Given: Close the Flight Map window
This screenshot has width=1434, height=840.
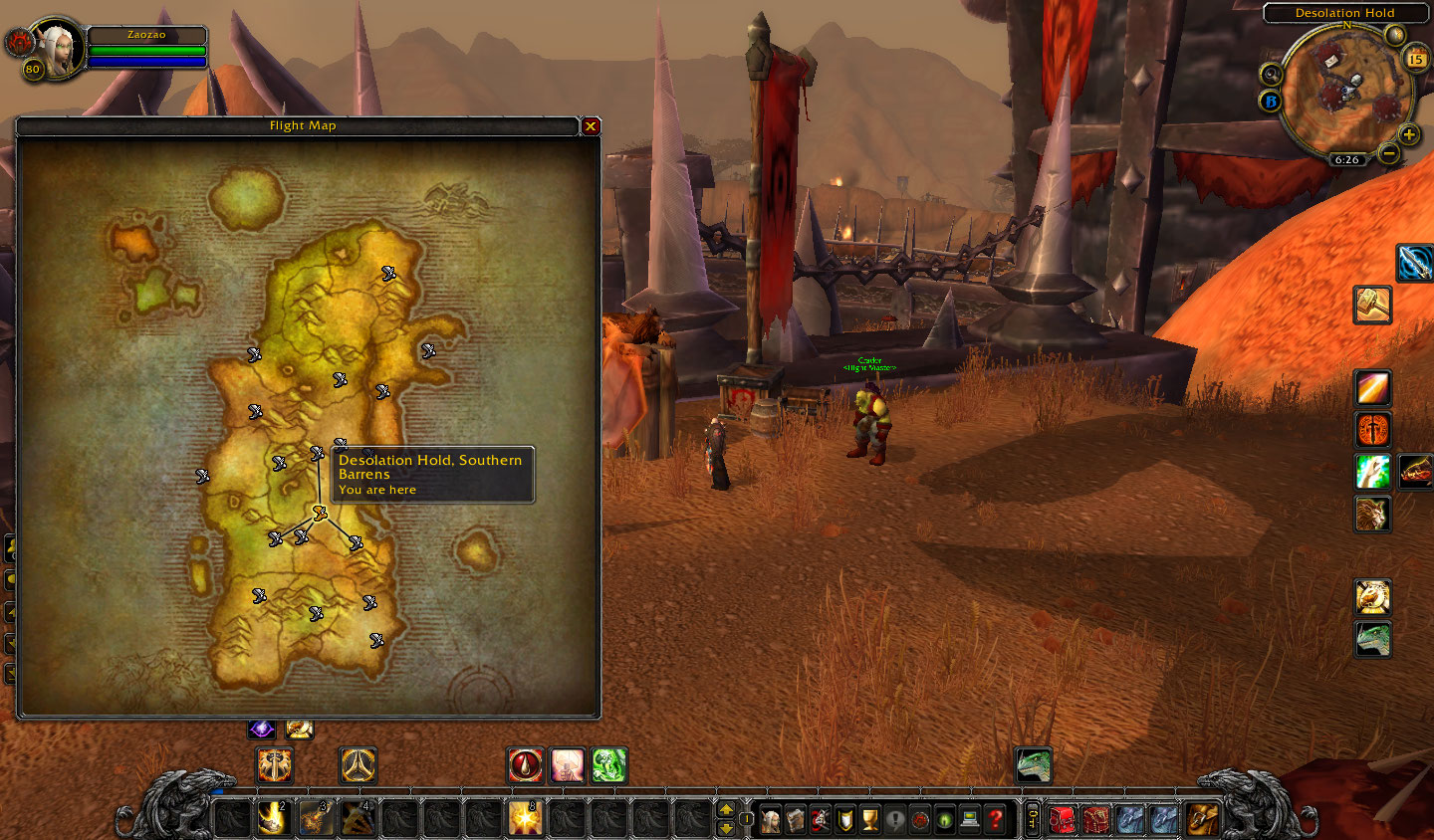Looking at the screenshot, I should tap(591, 126).
